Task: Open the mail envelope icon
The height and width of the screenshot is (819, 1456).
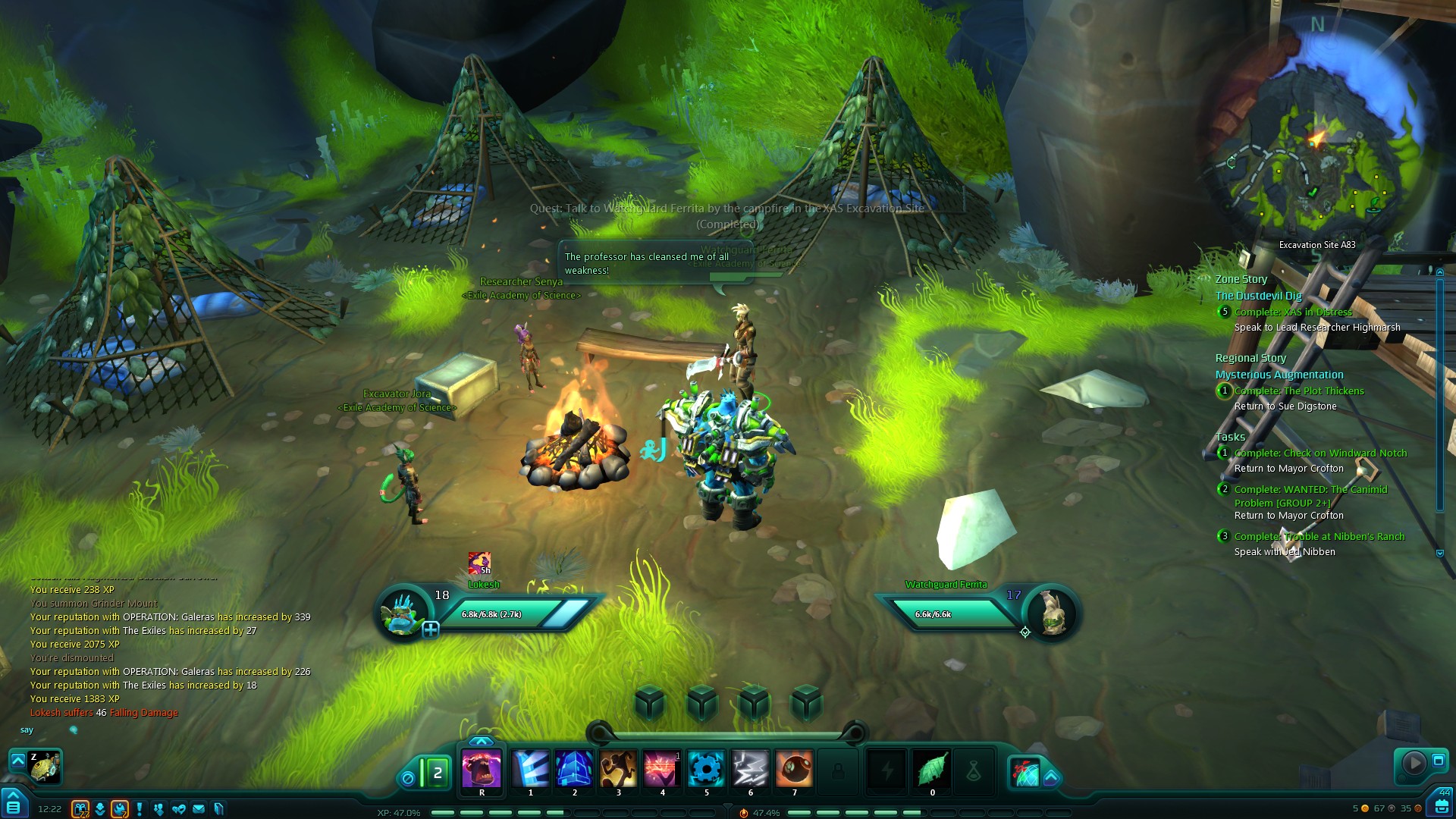Action: [199, 809]
